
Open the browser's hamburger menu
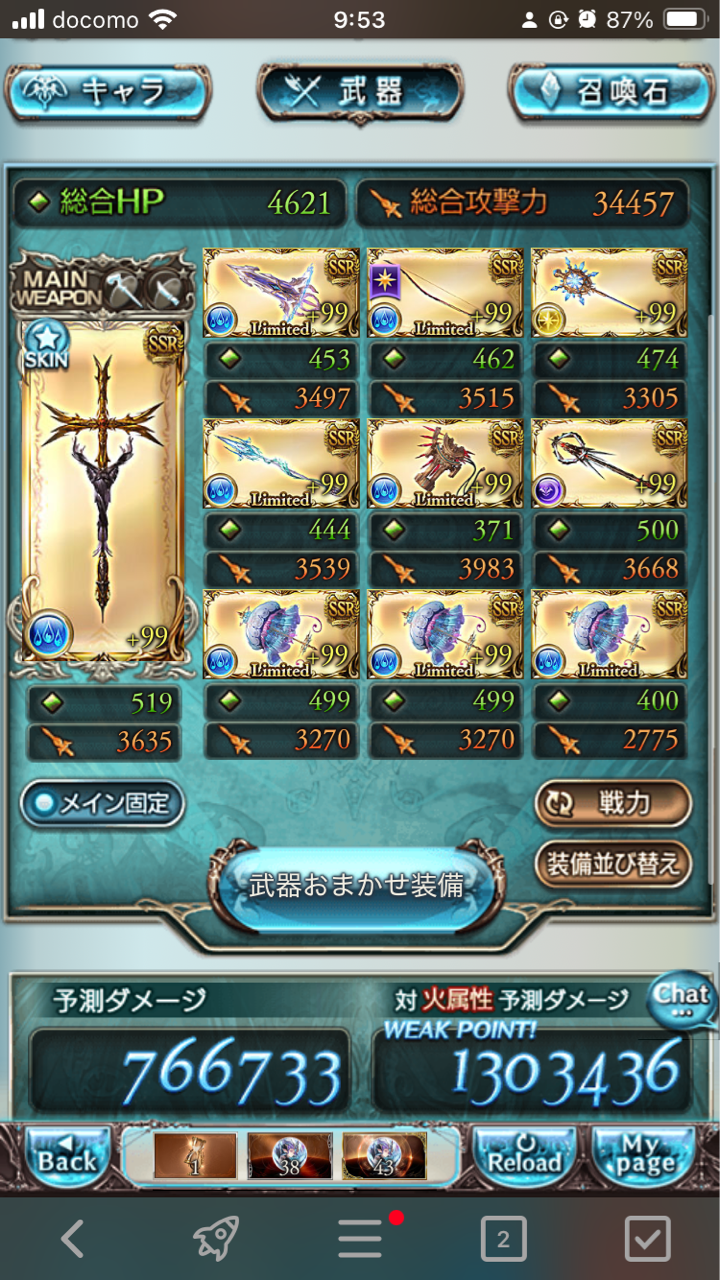[x=360, y=1240]
